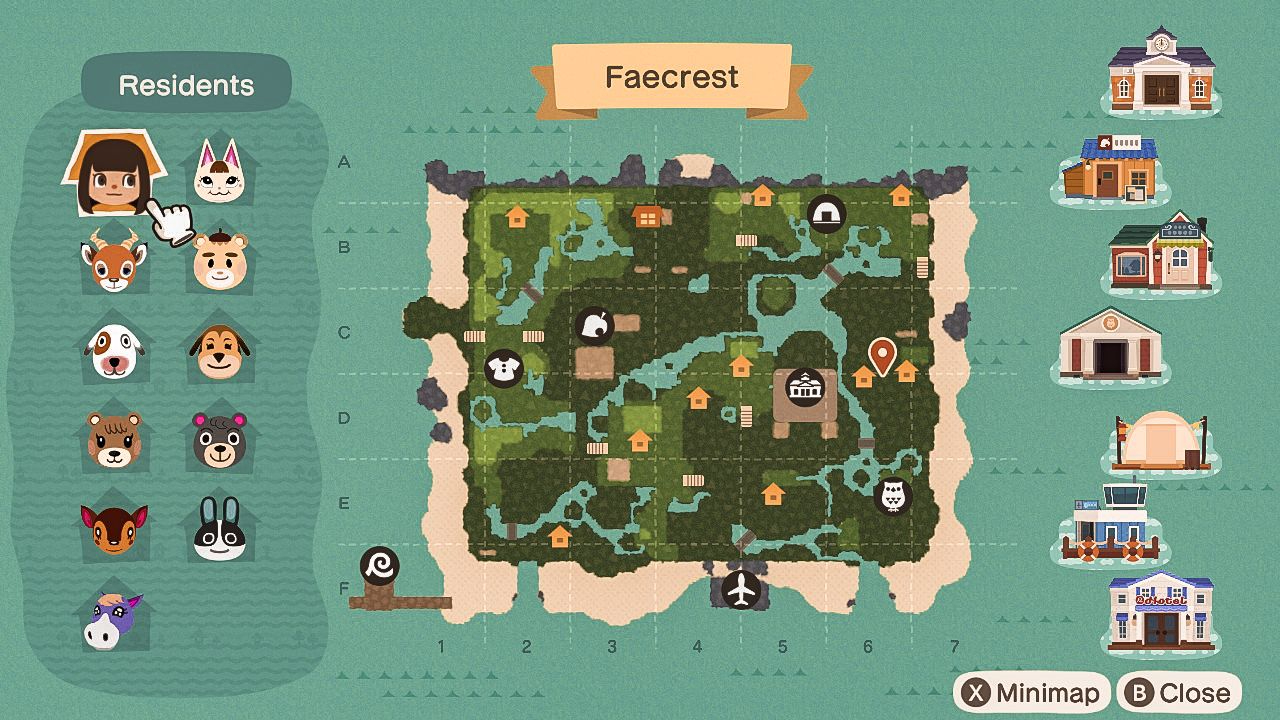The height and width of the screenshot is (720, 1280).
Task: Choose the brown floppy-eared dog resident
Action: click(x=219, y=351)
